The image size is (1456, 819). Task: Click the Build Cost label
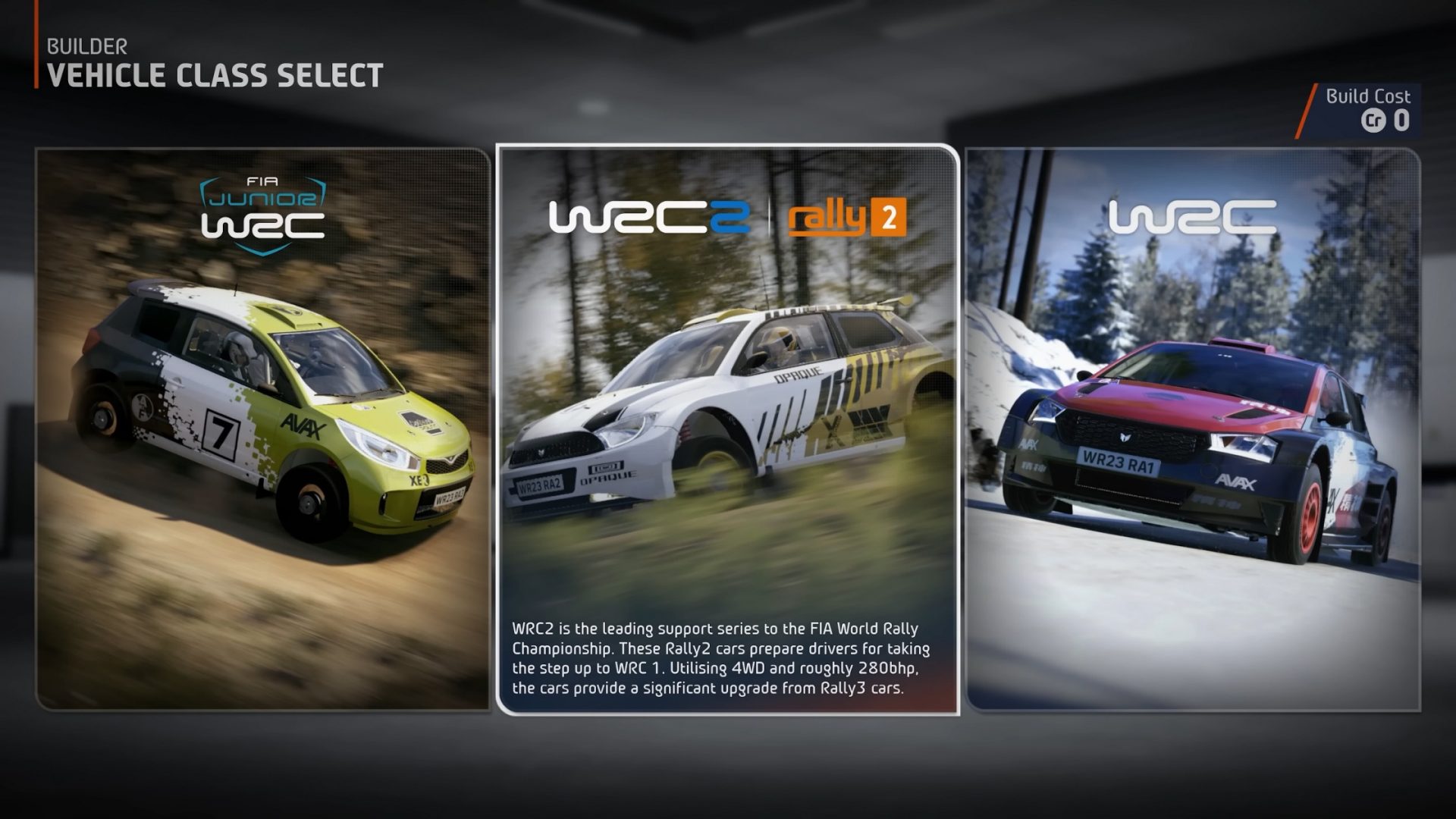pos(1367,96)
